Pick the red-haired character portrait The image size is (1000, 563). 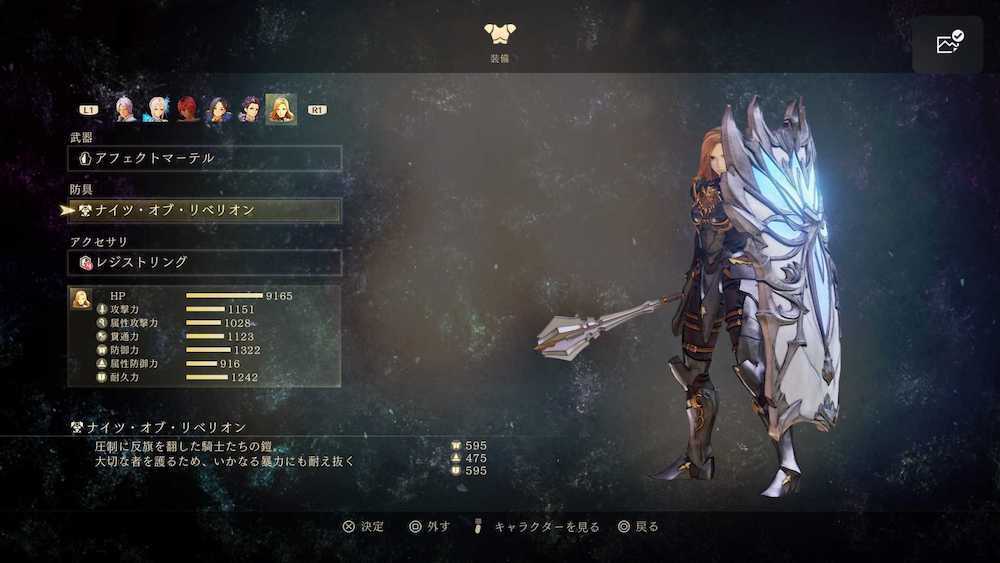[188, 109]
